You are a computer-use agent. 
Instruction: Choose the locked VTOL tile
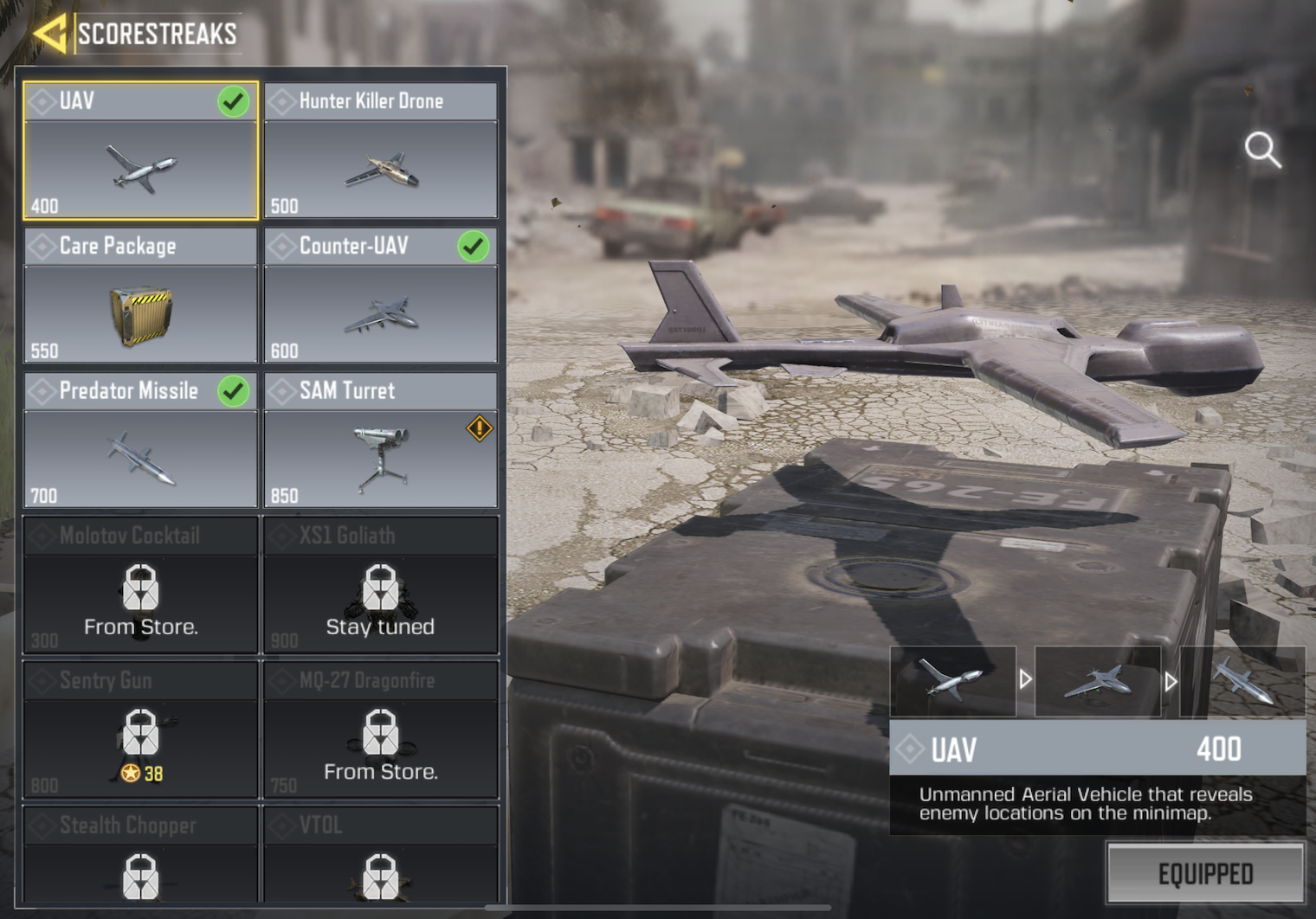pos(381,857)
